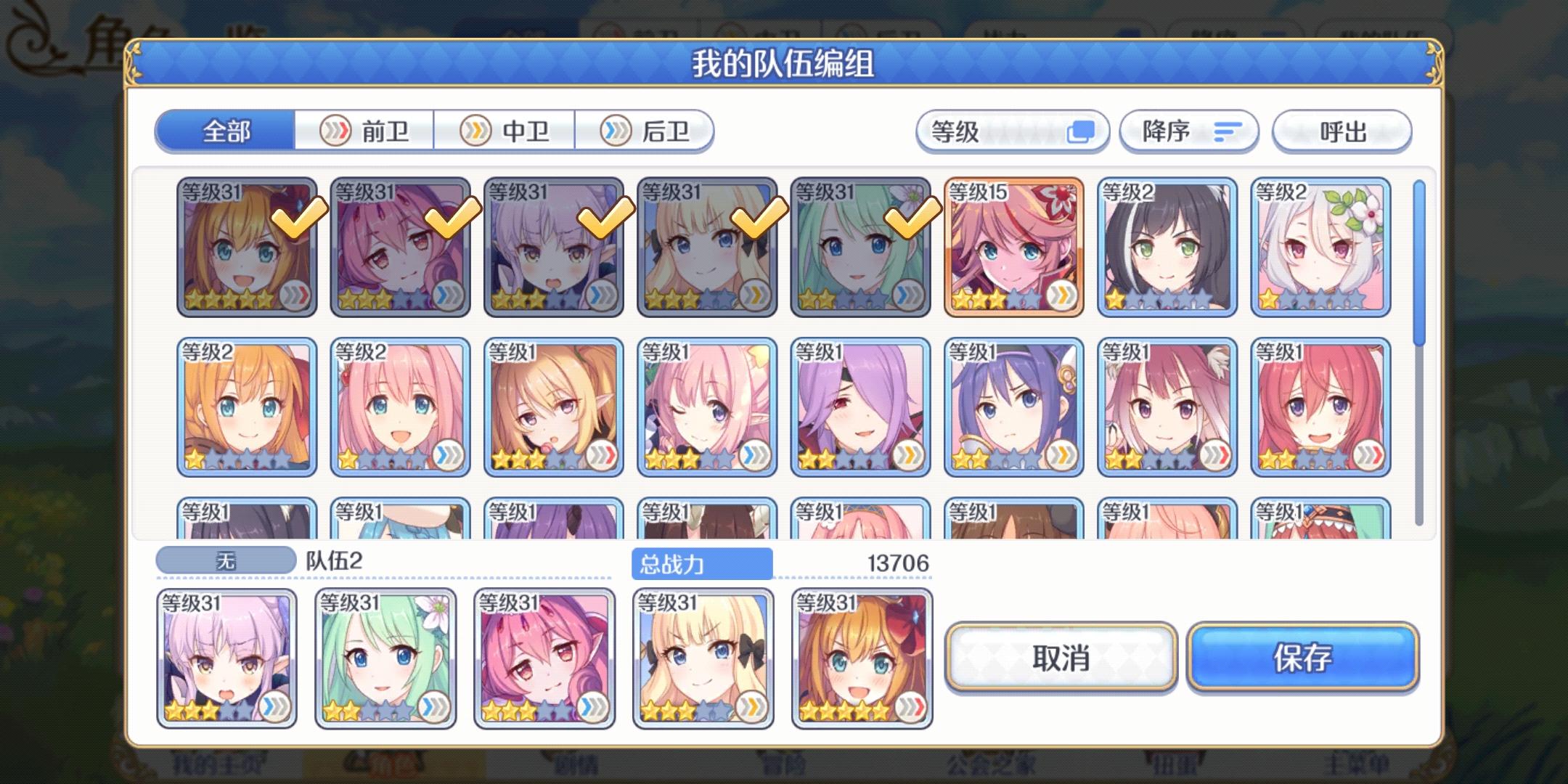Tap the yellow arrows icon on 中卫 tab

click(x=477, y=131)
